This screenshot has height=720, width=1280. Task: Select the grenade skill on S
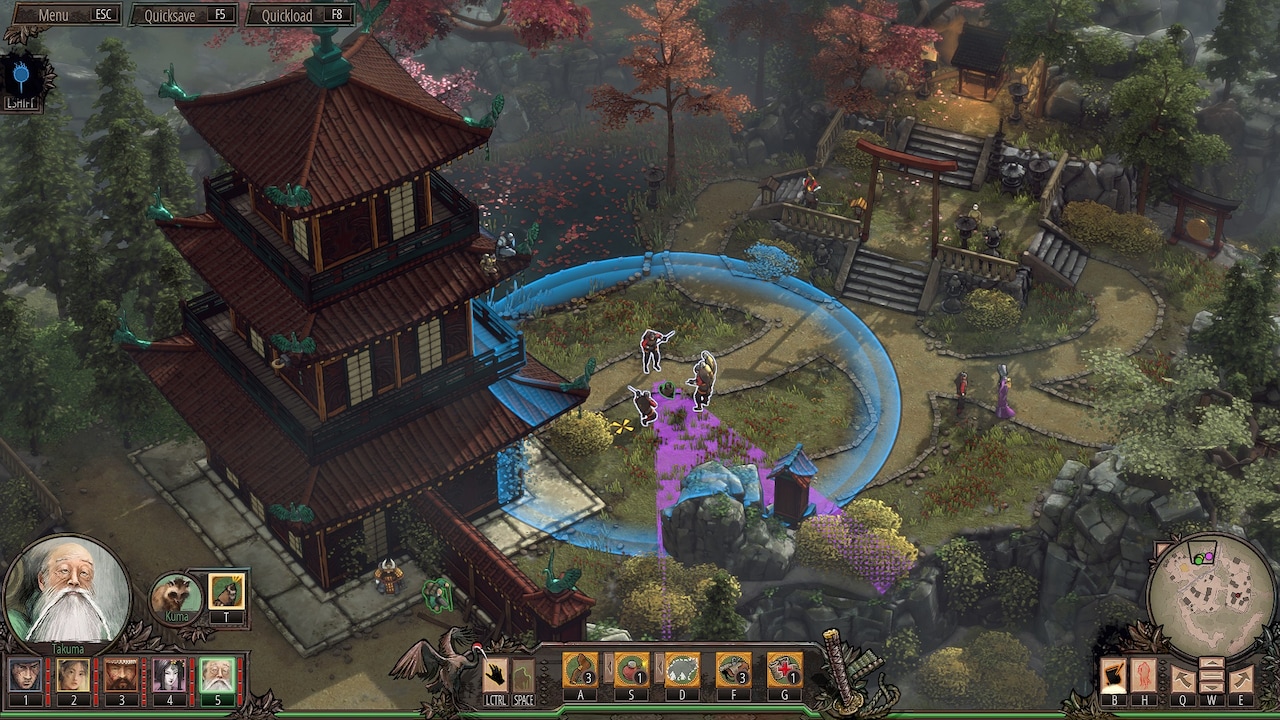630,670
